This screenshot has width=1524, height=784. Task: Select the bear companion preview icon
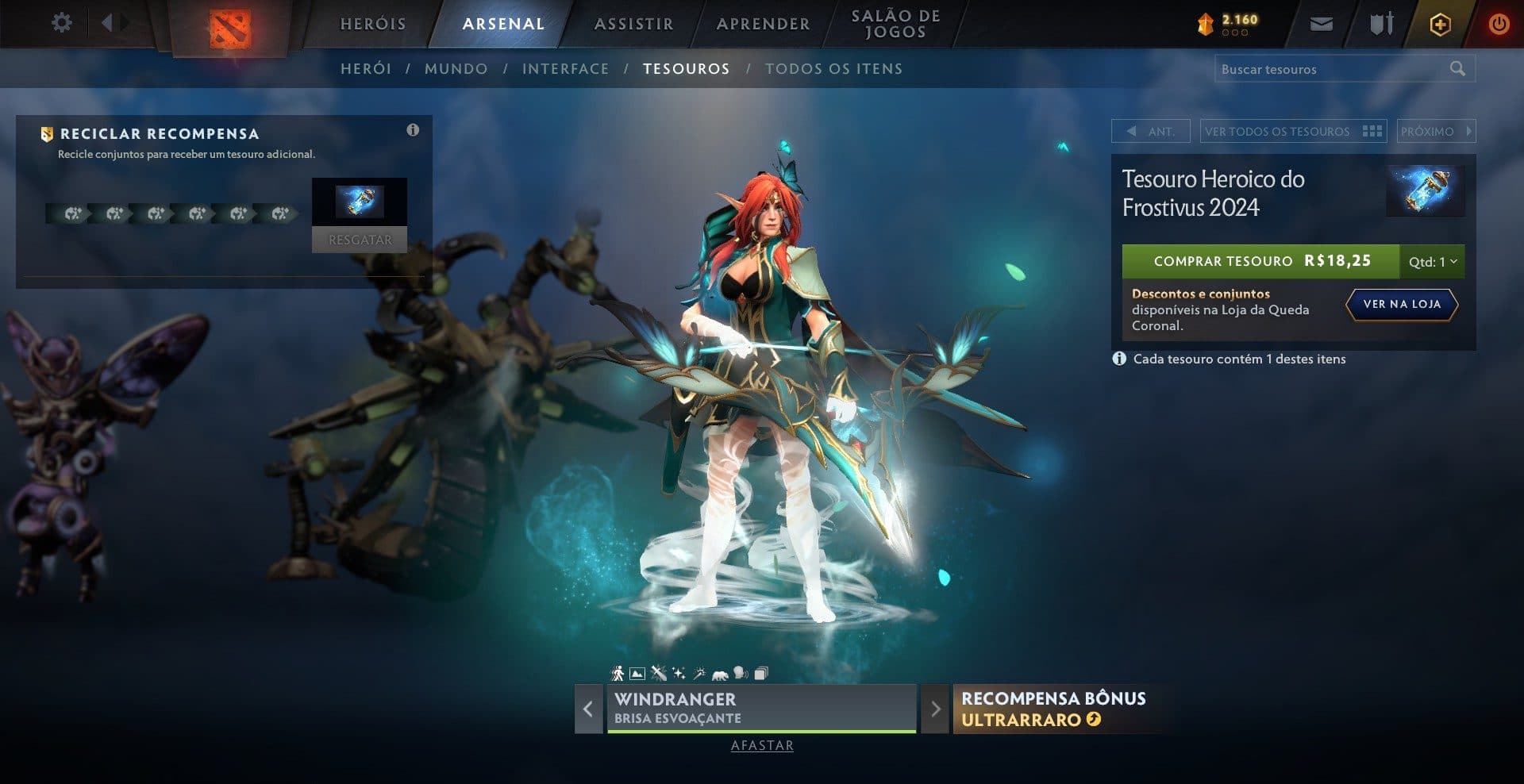[719, 673]
